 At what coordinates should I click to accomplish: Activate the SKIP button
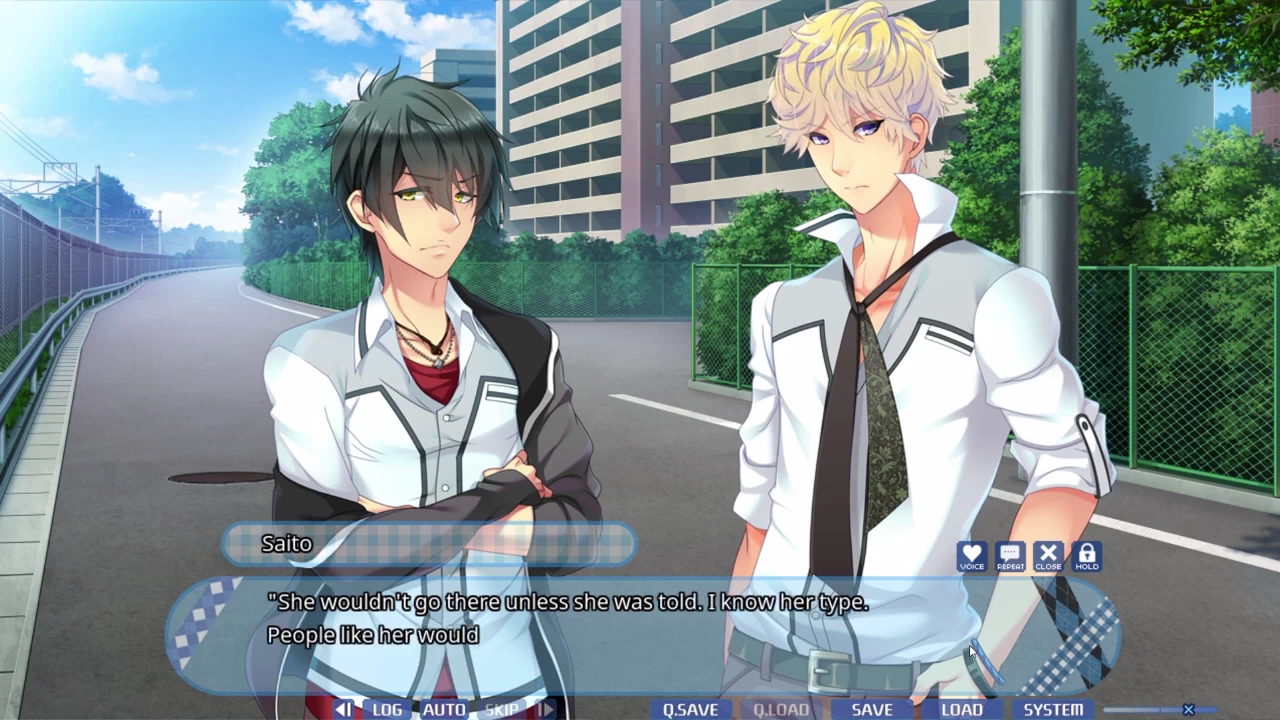(501, 709)
